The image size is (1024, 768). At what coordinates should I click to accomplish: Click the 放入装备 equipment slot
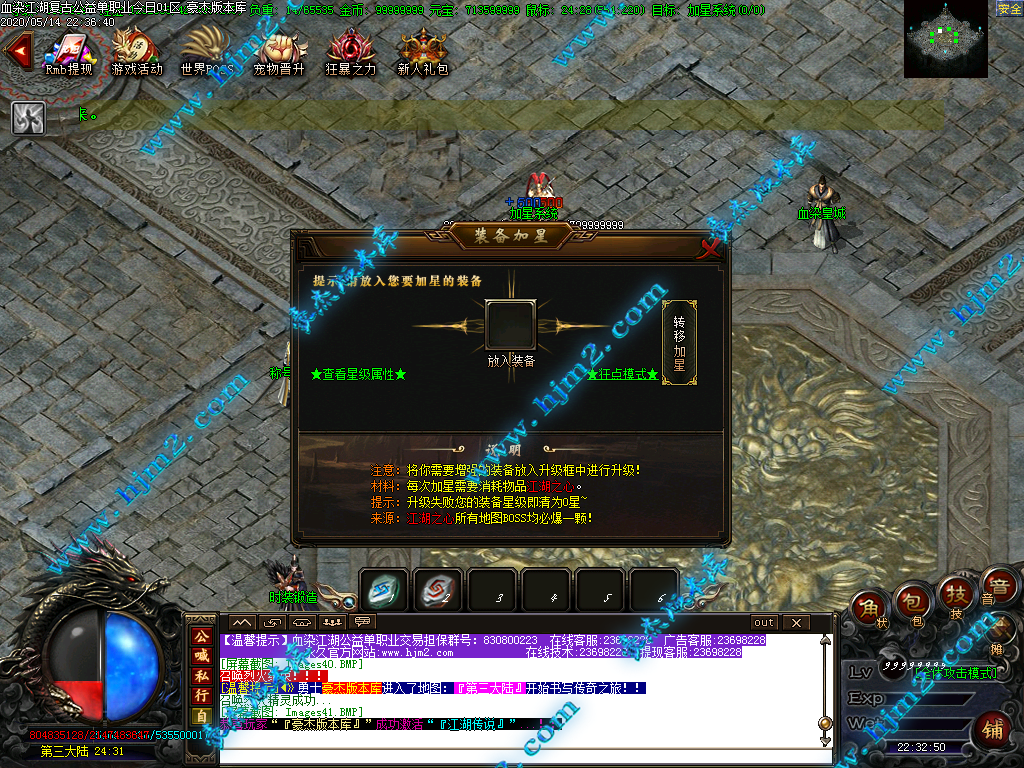click(510, 326)
